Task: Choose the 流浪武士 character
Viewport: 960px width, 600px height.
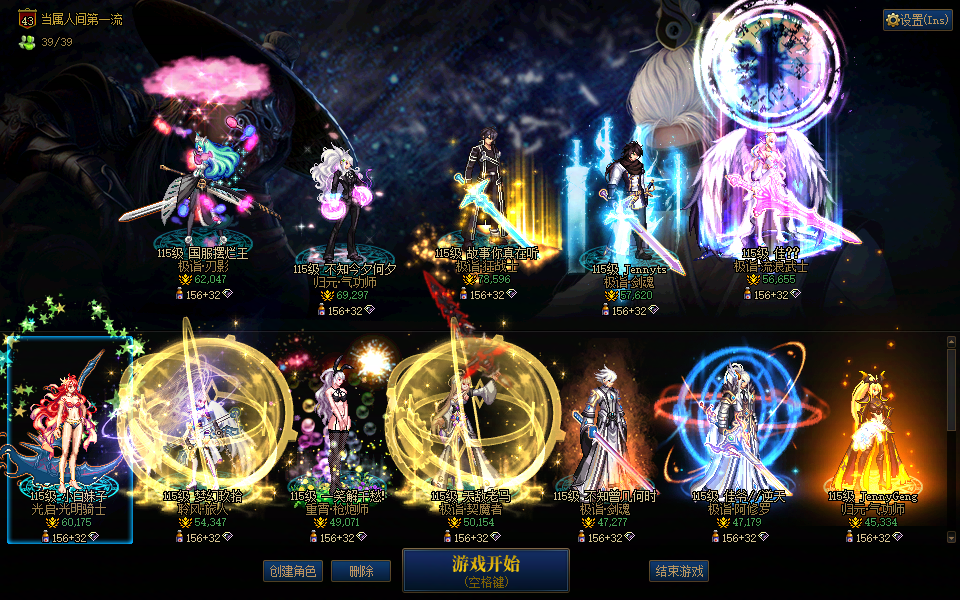Action: 770,200
